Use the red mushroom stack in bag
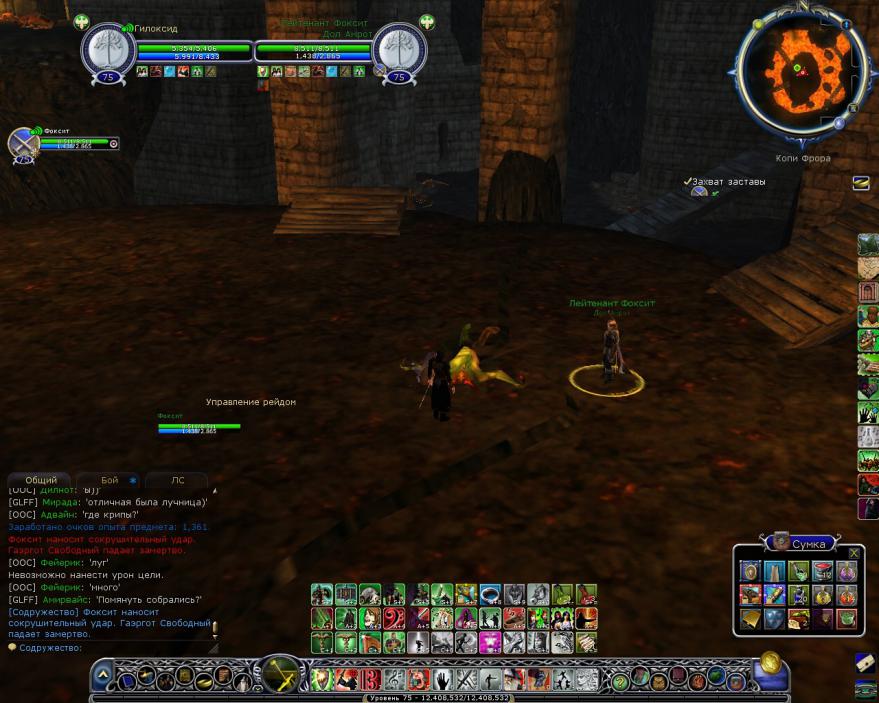This screenshot has width=879, height=703. 822,571
